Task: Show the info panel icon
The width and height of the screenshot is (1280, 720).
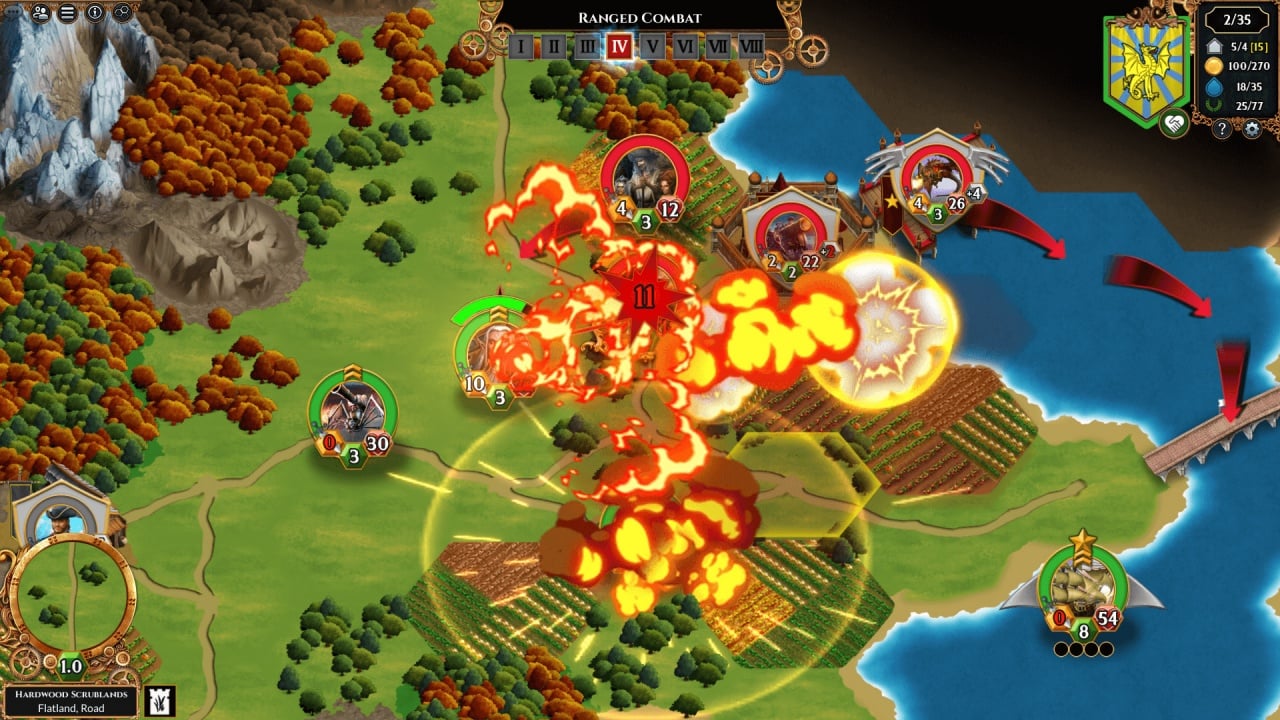Action: coord(95,13)
